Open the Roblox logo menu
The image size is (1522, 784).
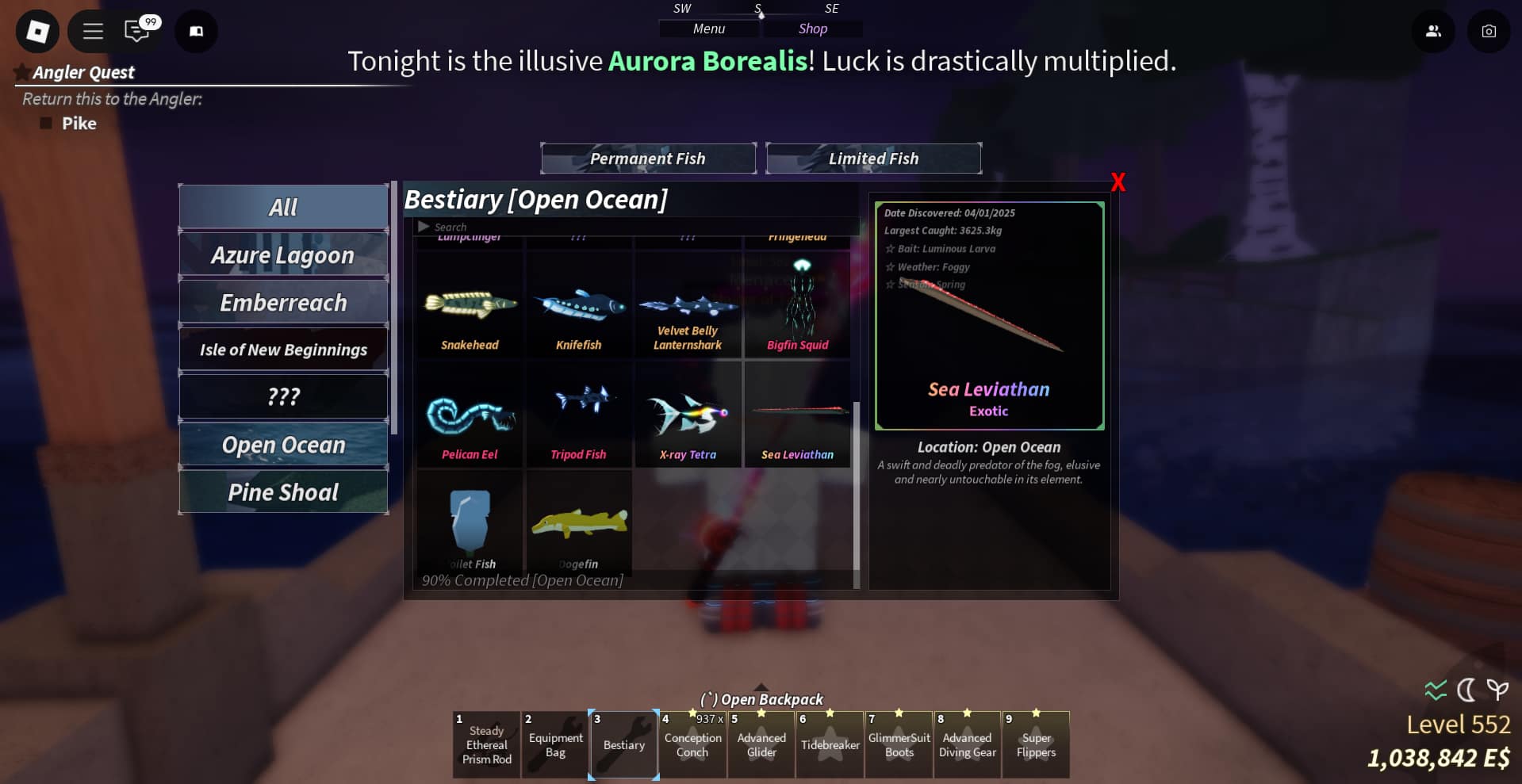pos(36,31)
